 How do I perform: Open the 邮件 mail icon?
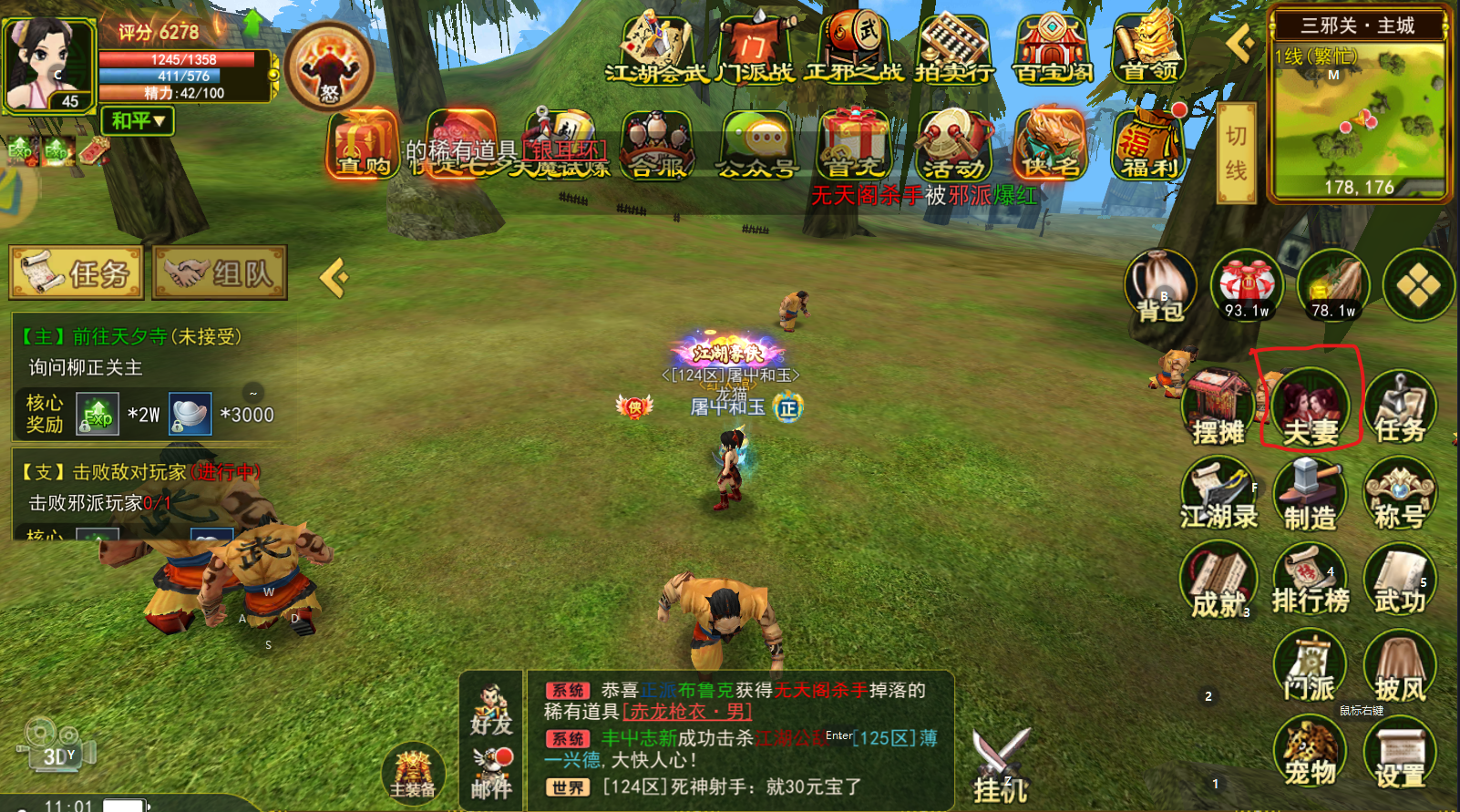[x=492, y=773]
